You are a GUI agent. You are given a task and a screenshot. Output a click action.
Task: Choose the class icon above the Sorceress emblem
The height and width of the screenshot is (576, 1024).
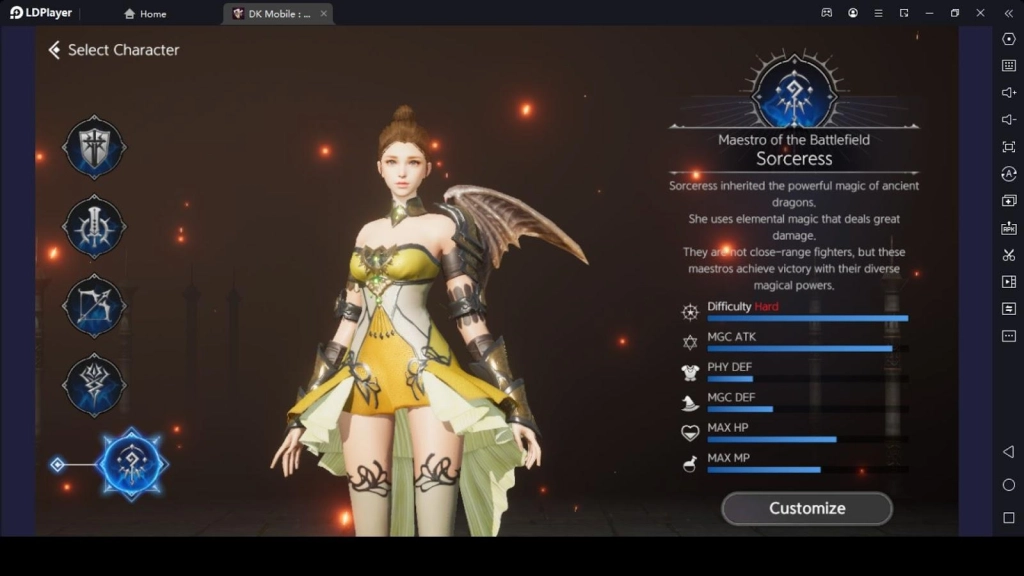[x=94, y=384]
